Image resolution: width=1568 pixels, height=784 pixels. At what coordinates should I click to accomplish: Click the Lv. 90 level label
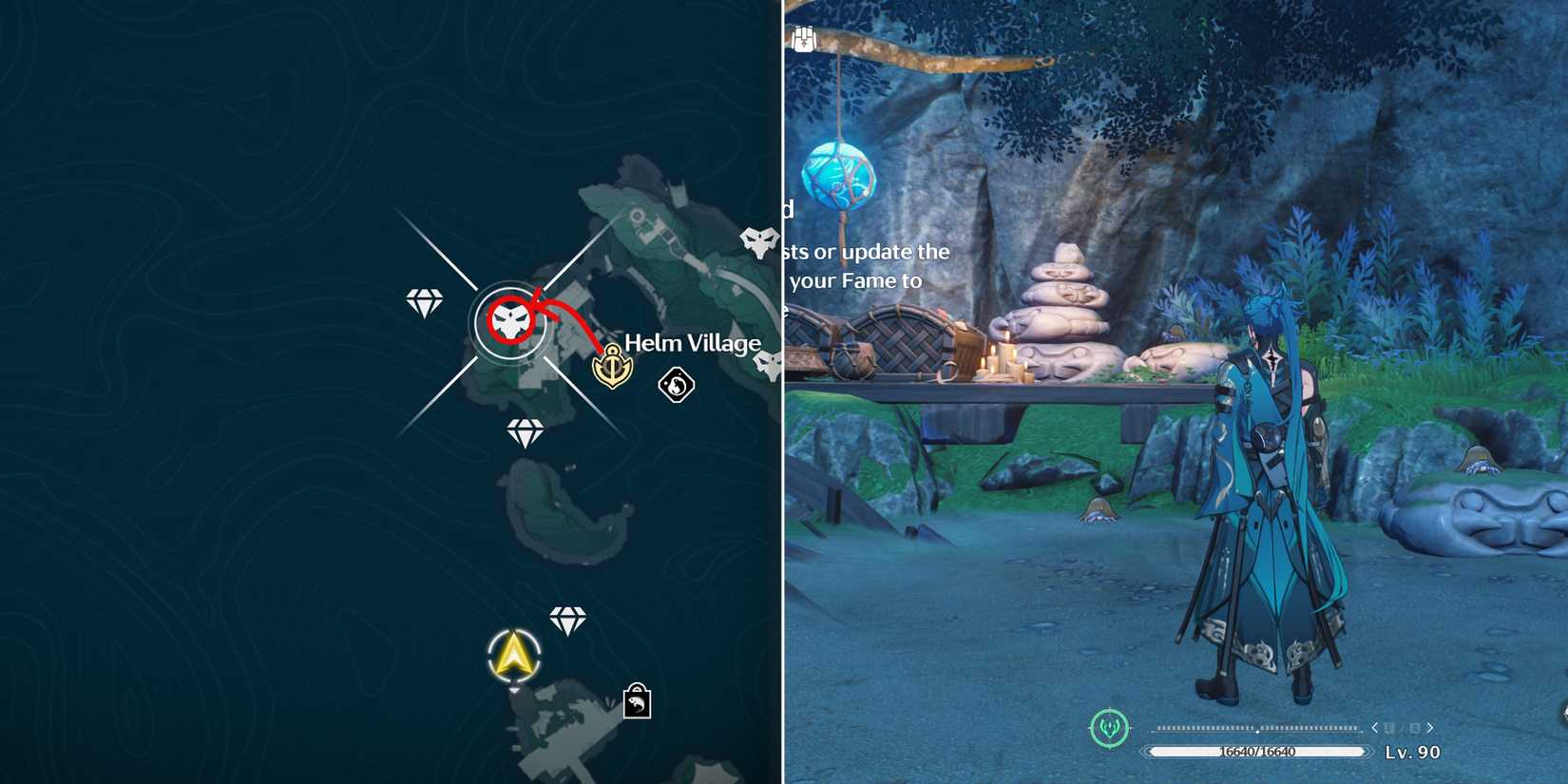pos(1411,751)
